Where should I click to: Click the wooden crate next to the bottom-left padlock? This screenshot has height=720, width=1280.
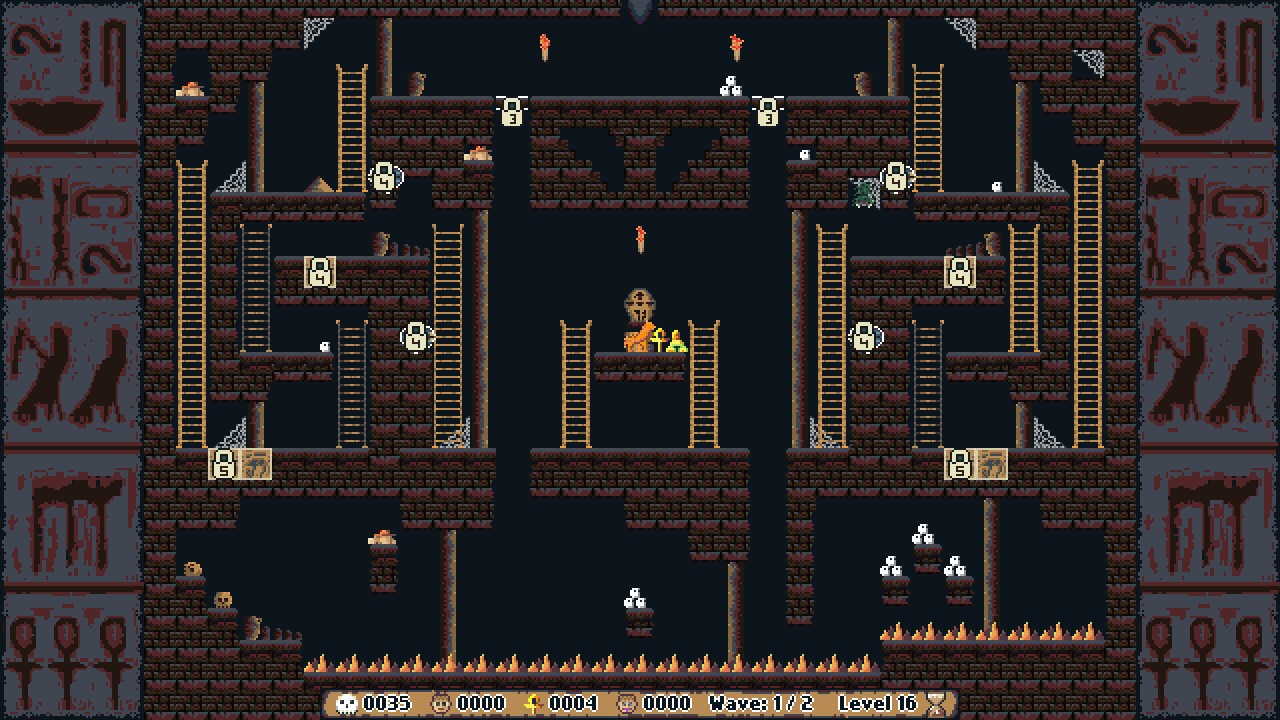pyautogui.click(x=255, y=463)
